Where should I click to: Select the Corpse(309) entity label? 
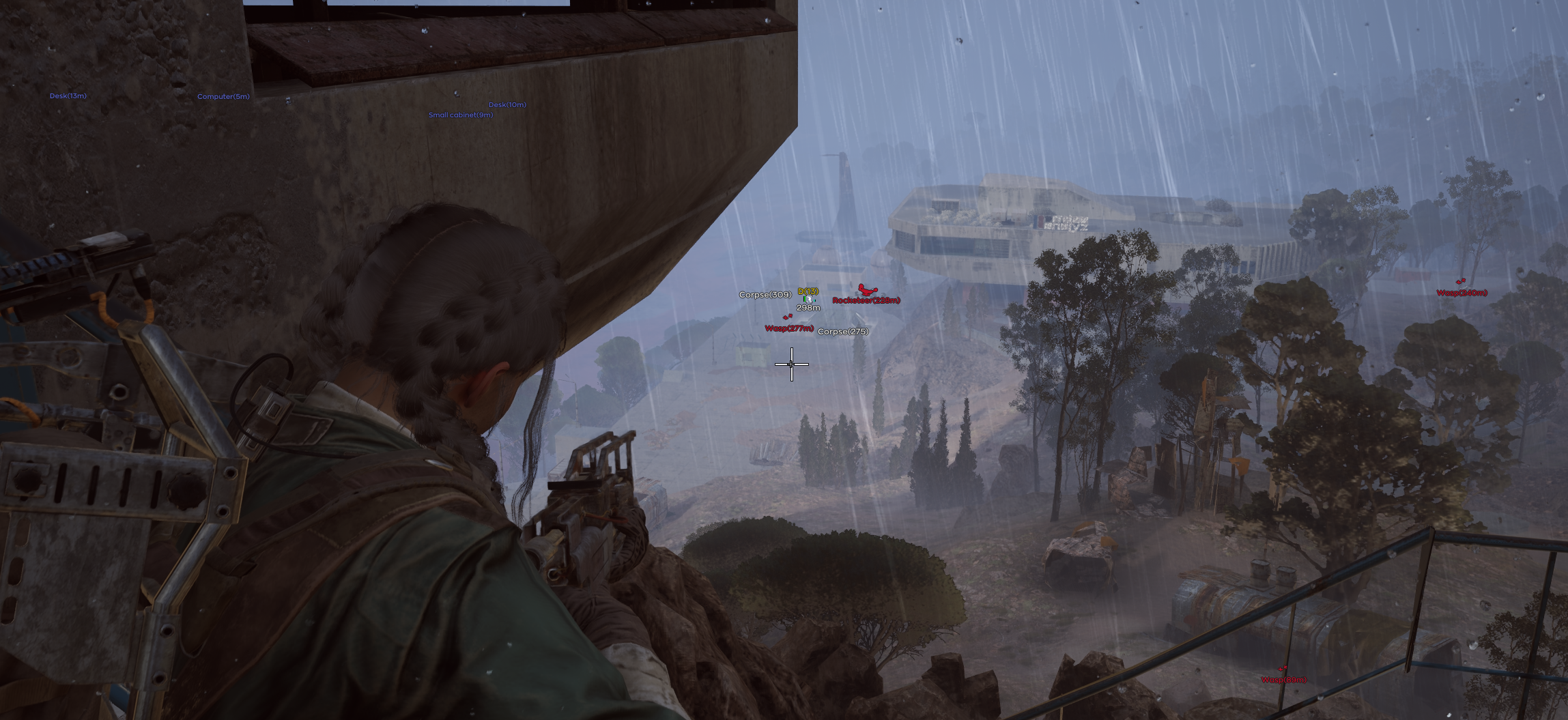pos(765,294)
